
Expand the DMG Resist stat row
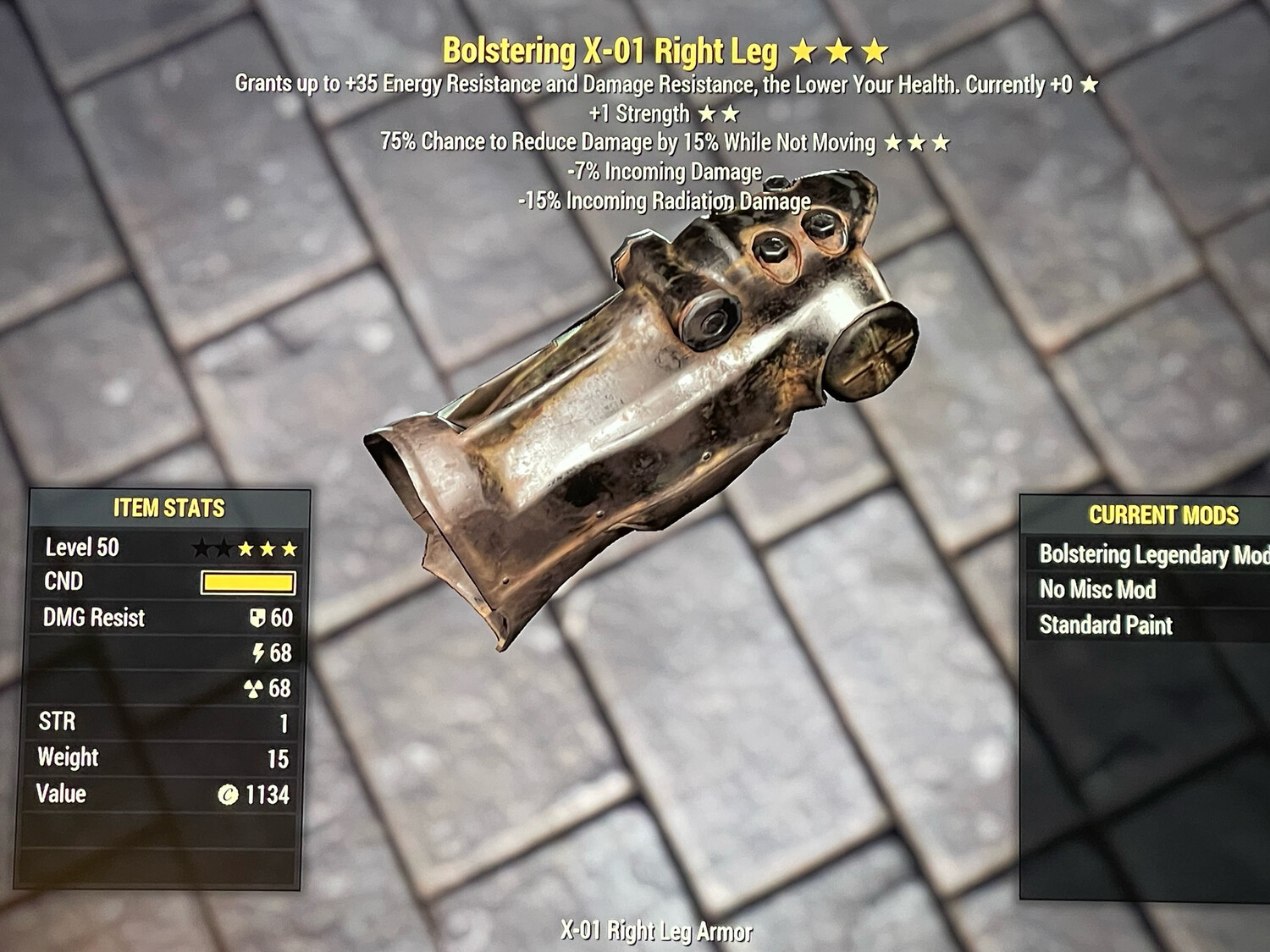(93, 619)
